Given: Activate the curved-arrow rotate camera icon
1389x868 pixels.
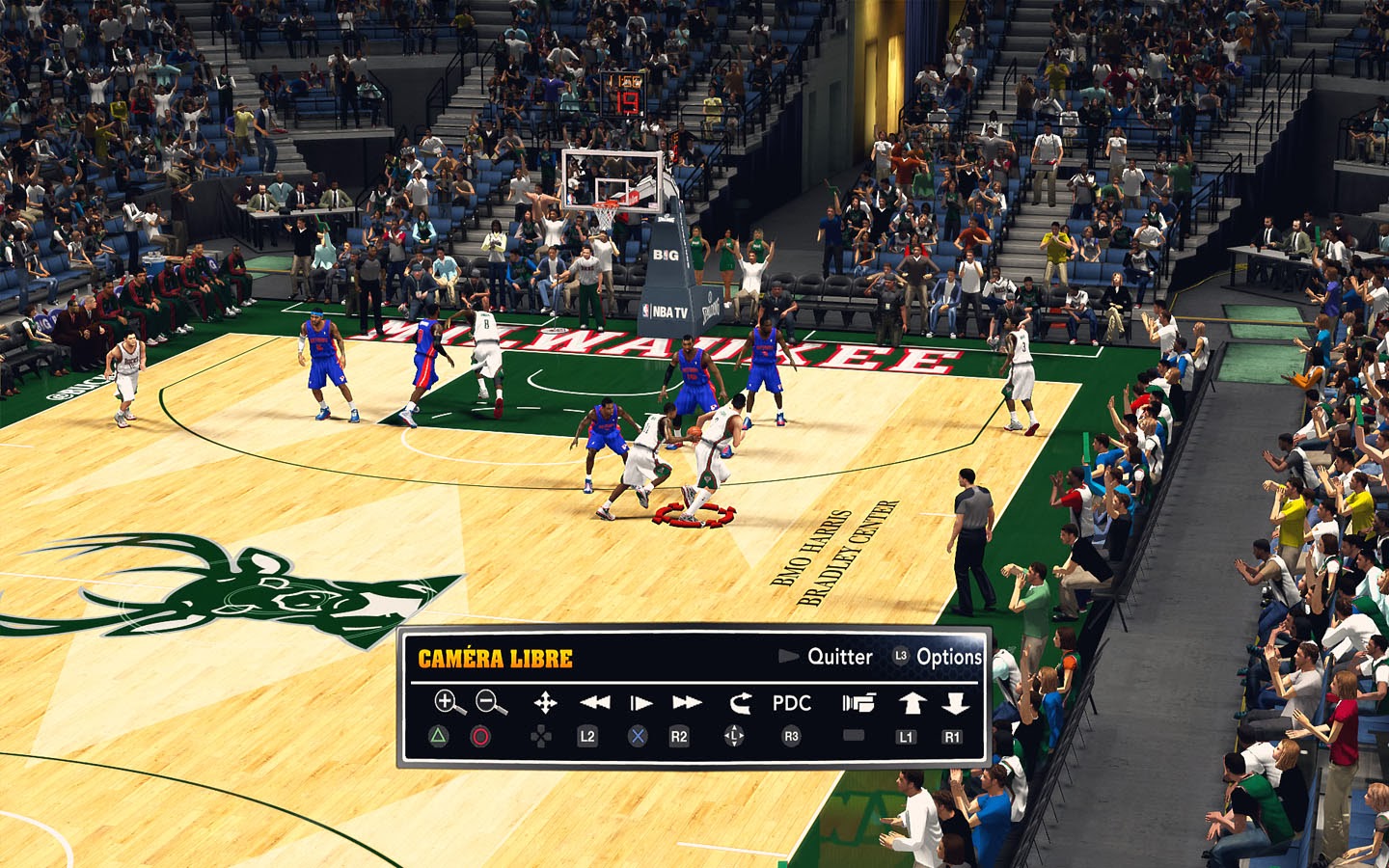Looking at the screenshot, I should tap(739, 703).
